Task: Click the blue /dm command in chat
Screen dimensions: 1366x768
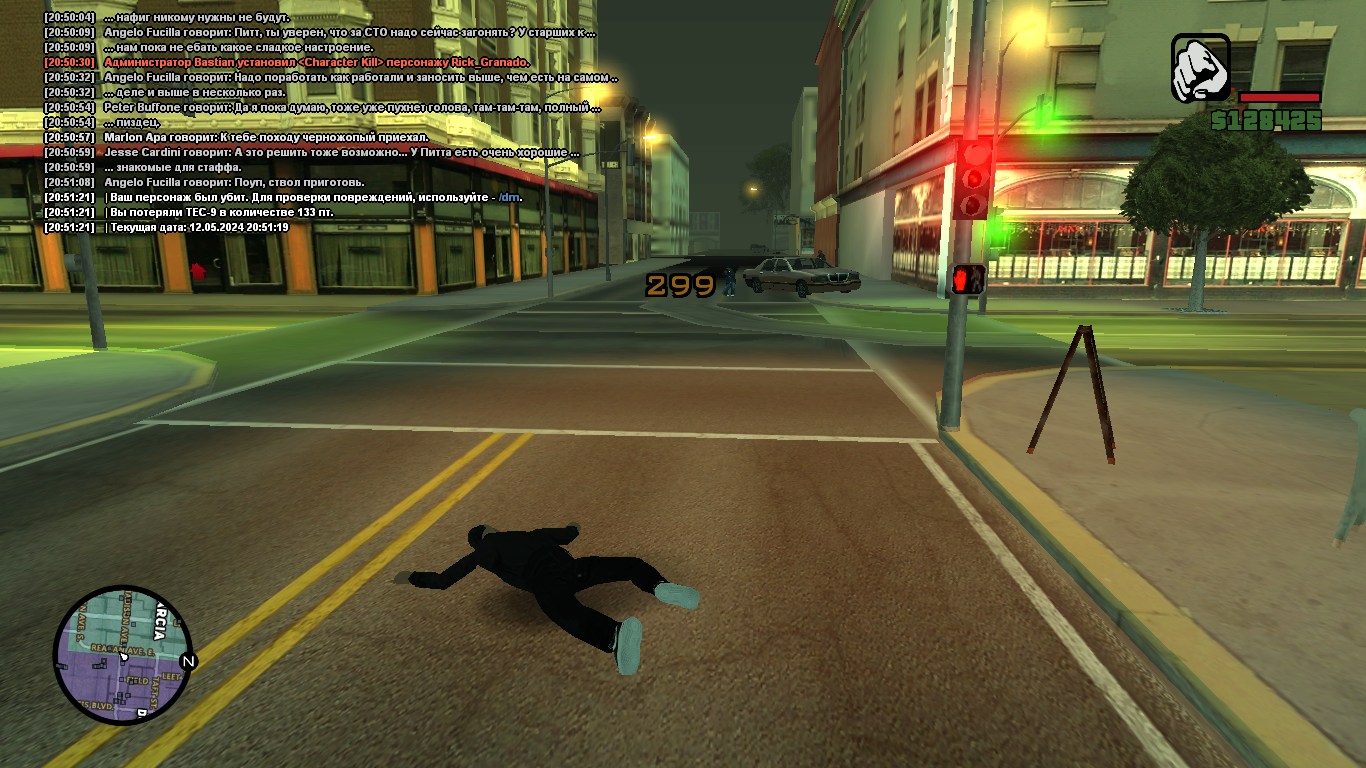Action: pyautogui.click(x=510, y=197)
